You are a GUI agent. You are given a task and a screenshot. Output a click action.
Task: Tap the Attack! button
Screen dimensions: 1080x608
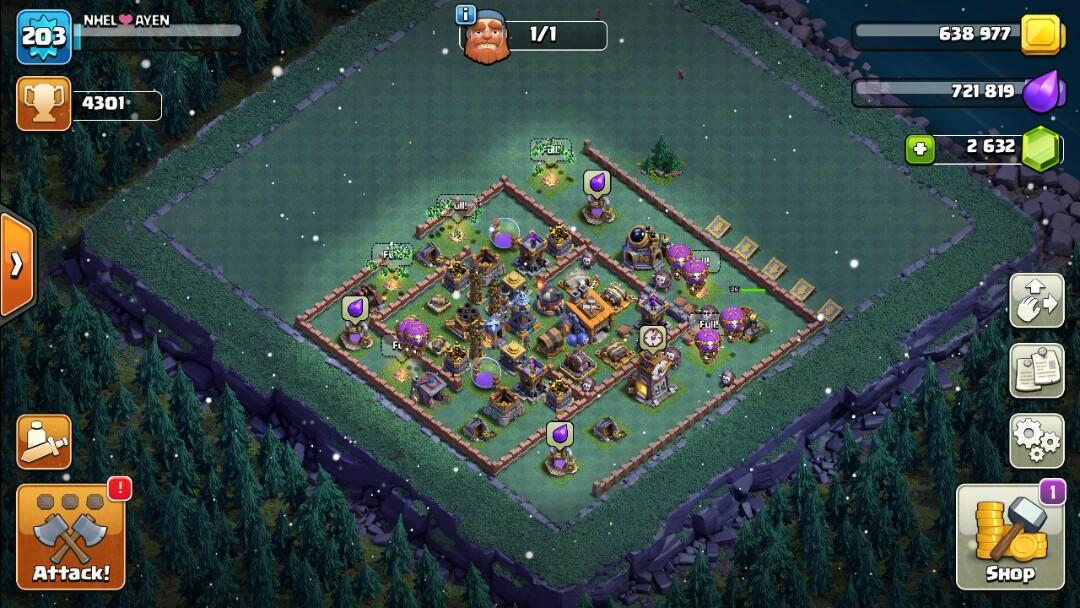point(71,537)
